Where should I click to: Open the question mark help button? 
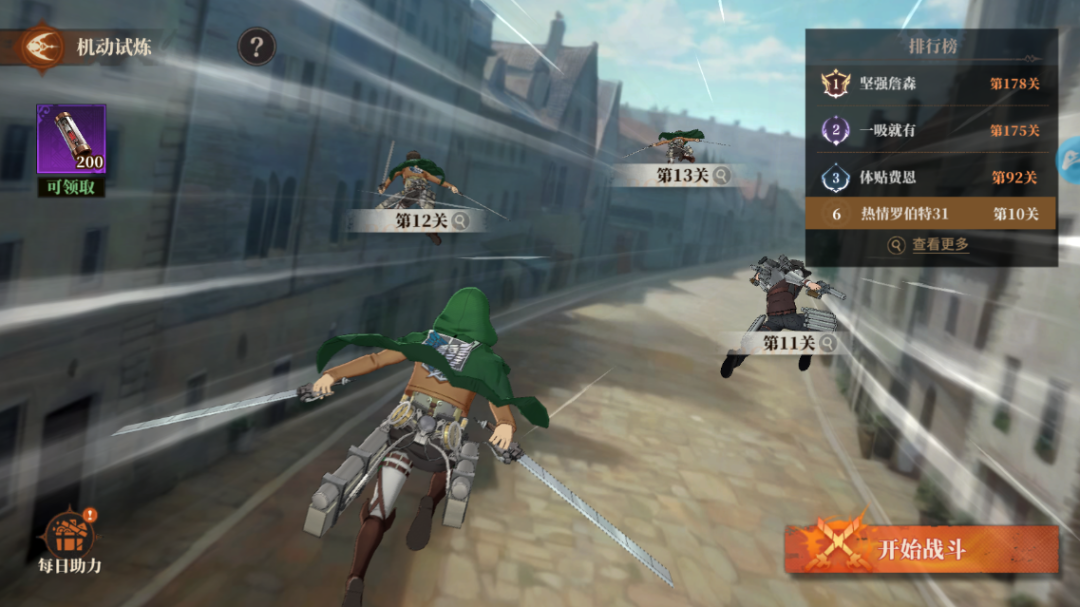coord(256,46)
